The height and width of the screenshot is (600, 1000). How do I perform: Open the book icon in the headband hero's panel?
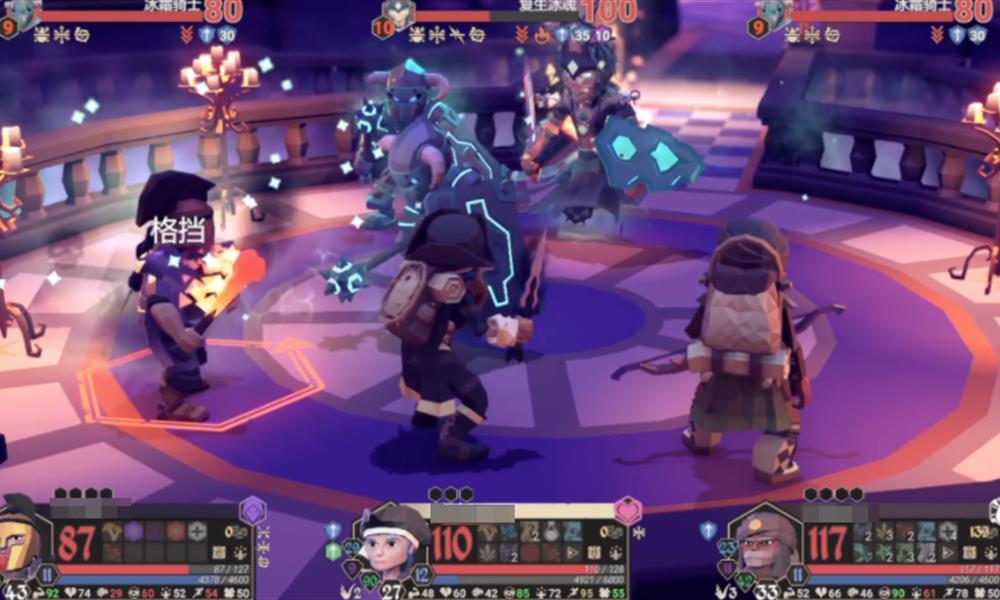pyautogui.click(x=593, y=552)
